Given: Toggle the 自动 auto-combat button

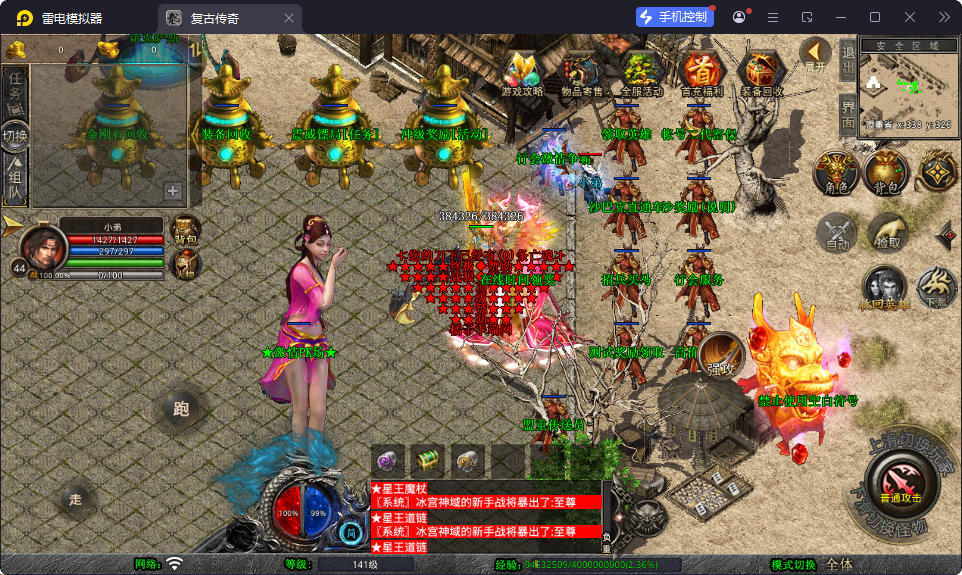Looking at the screenshot, I should [836, 234].
